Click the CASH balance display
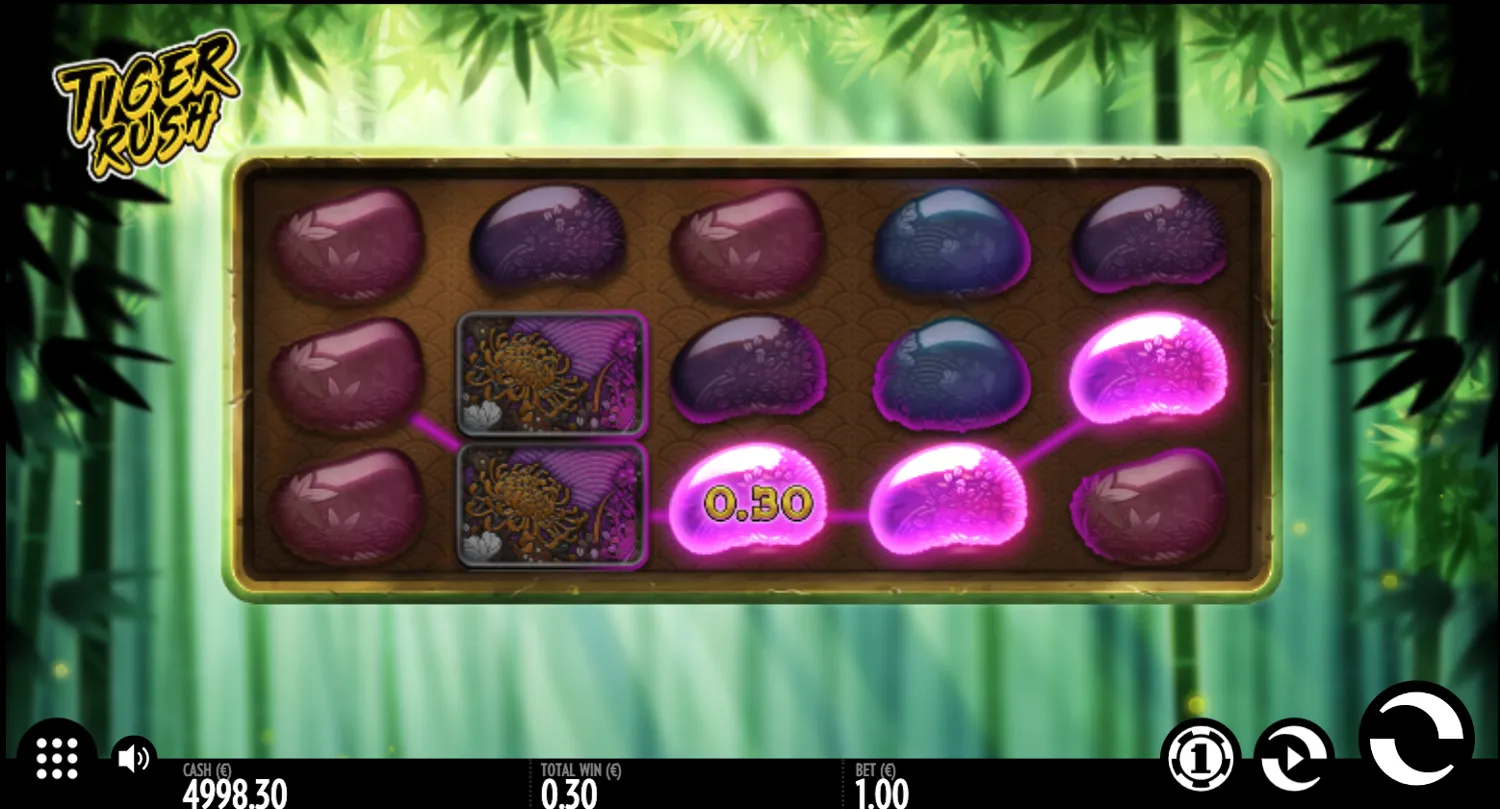 tap(235, 785)
